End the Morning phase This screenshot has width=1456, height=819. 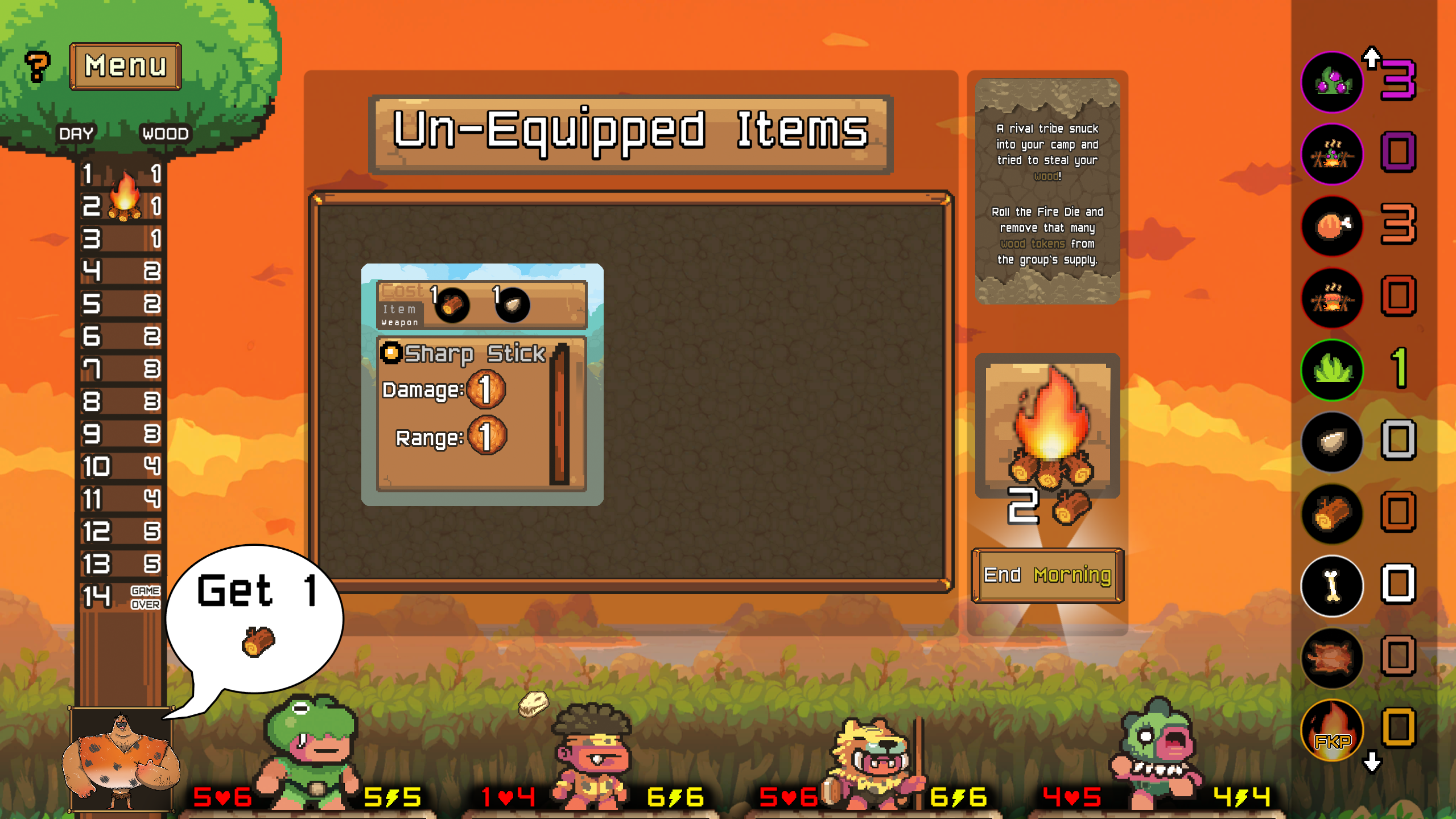[x=1047, y=575]
